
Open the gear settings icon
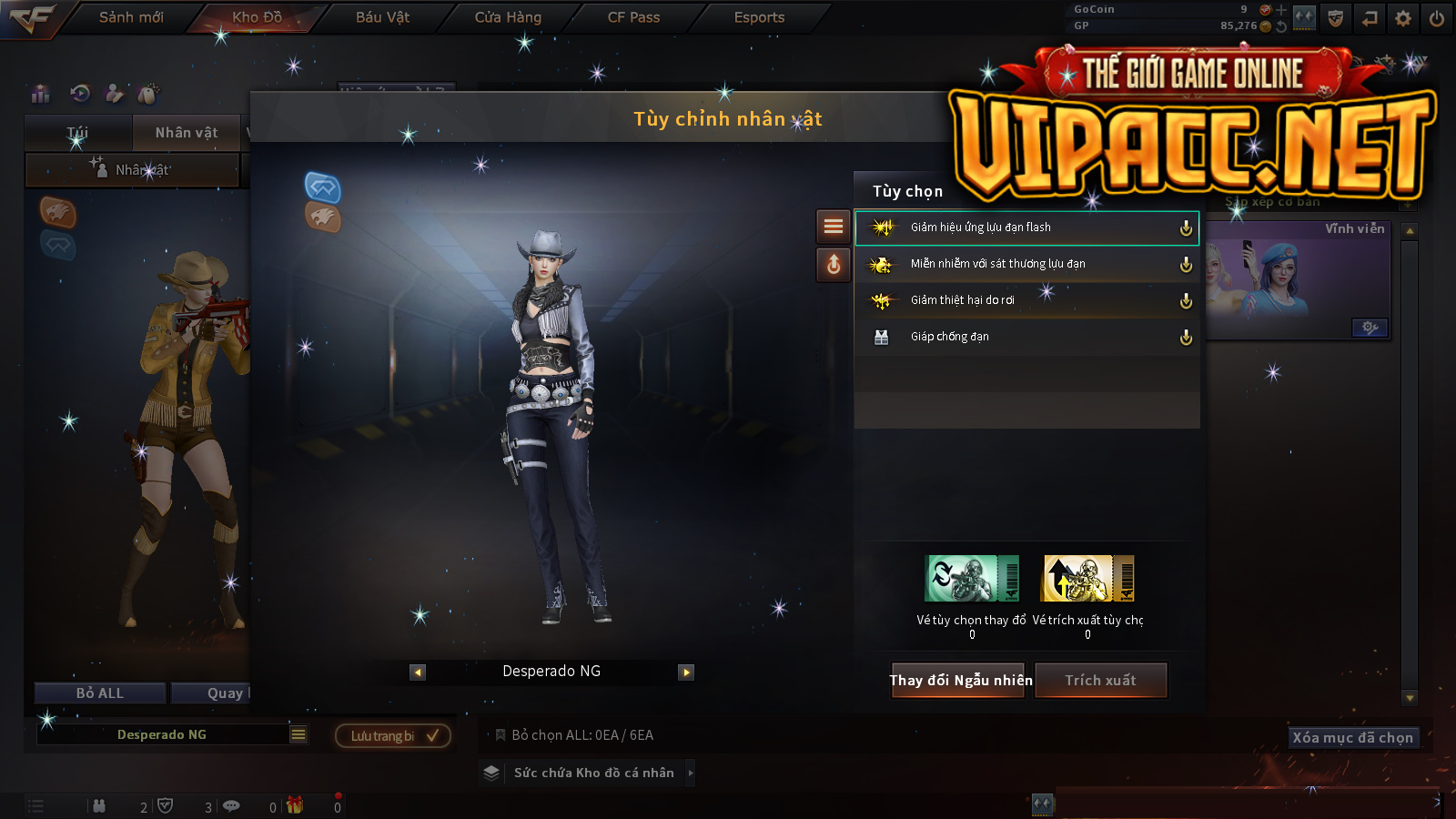pyautogui.click(x=1403, y=18)
